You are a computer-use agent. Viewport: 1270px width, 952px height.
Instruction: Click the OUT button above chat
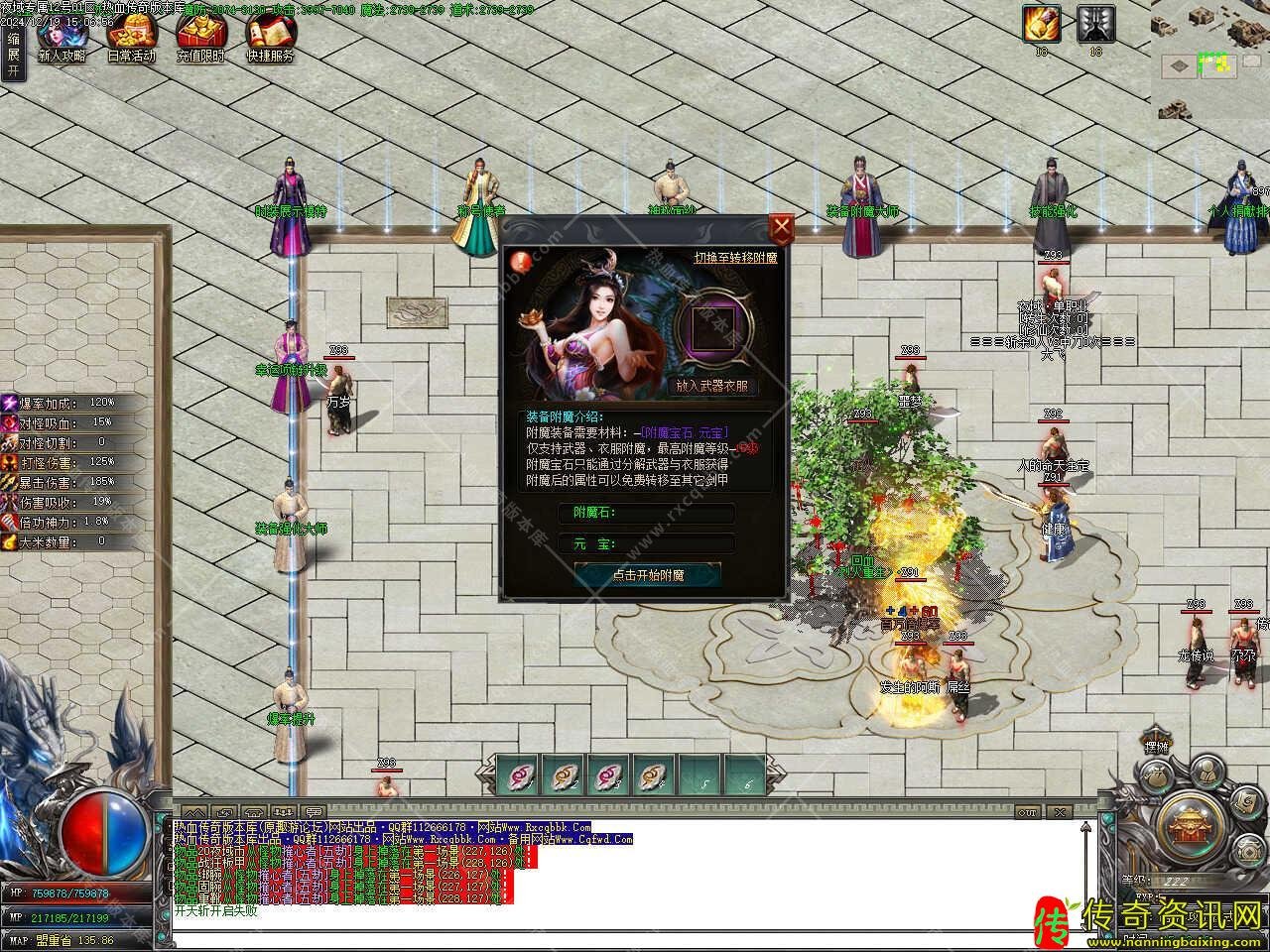click(1028, 812)
